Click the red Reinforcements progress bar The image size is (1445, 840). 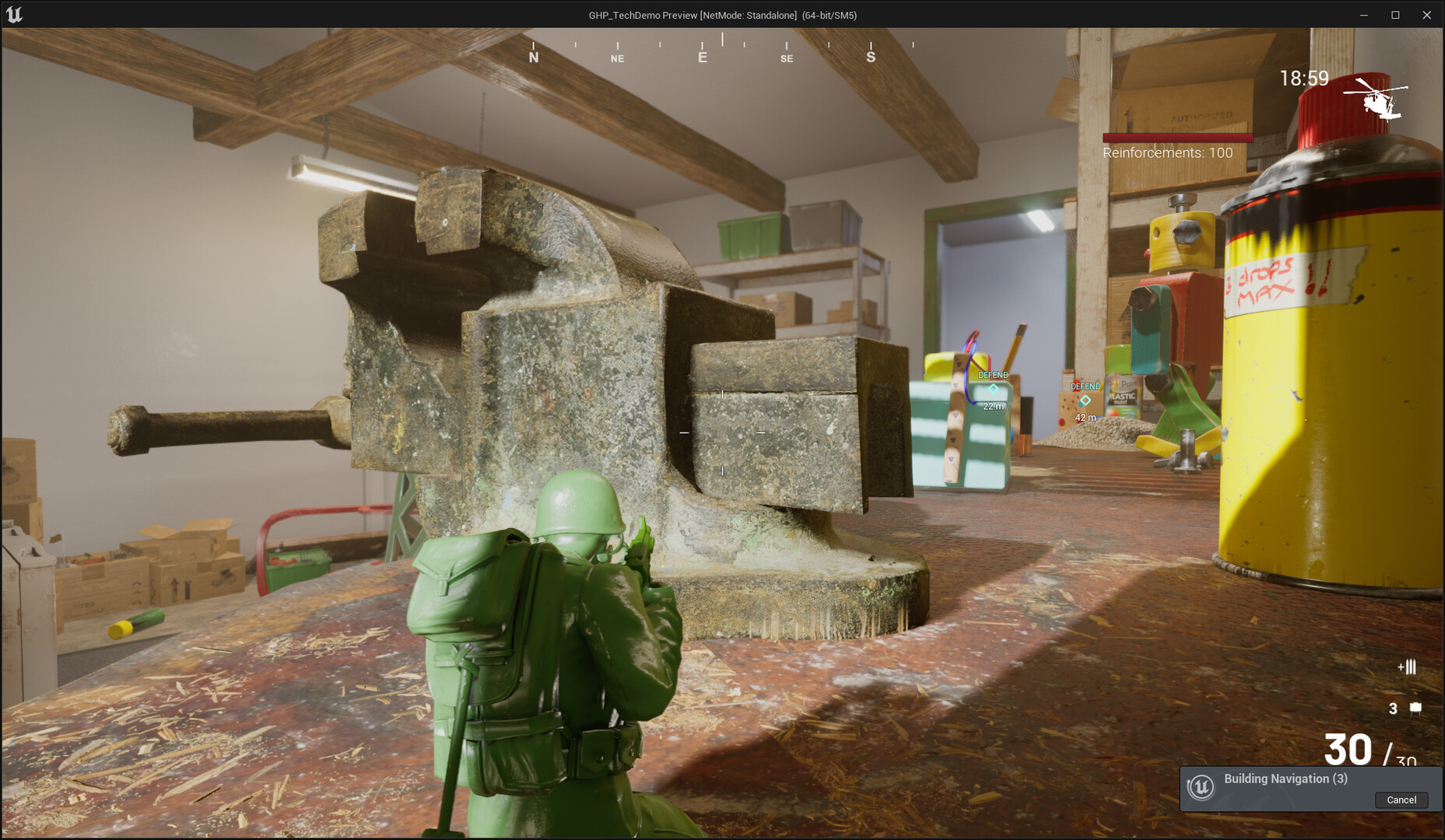1177,137
